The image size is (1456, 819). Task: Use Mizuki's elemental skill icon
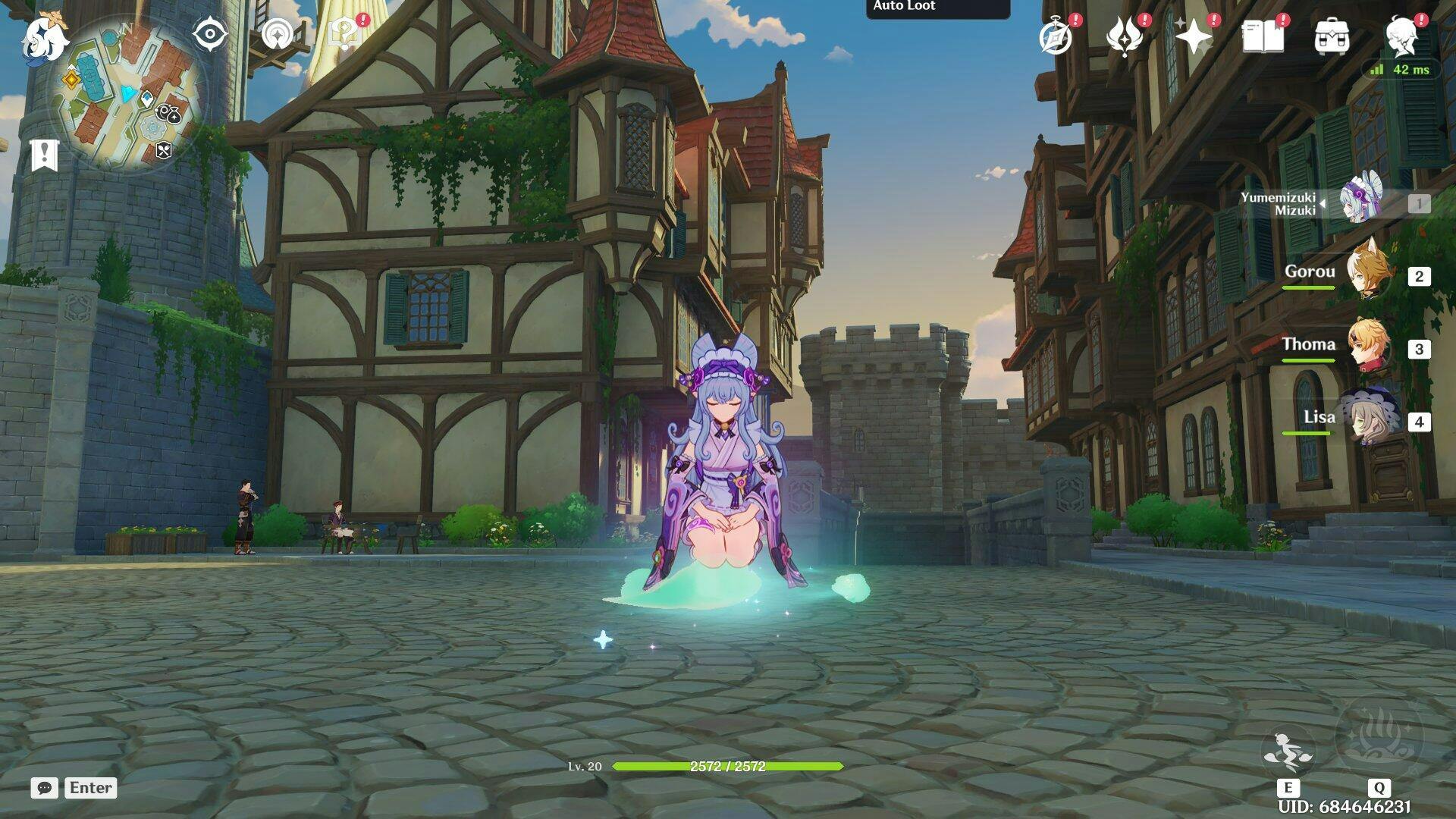1288,751
